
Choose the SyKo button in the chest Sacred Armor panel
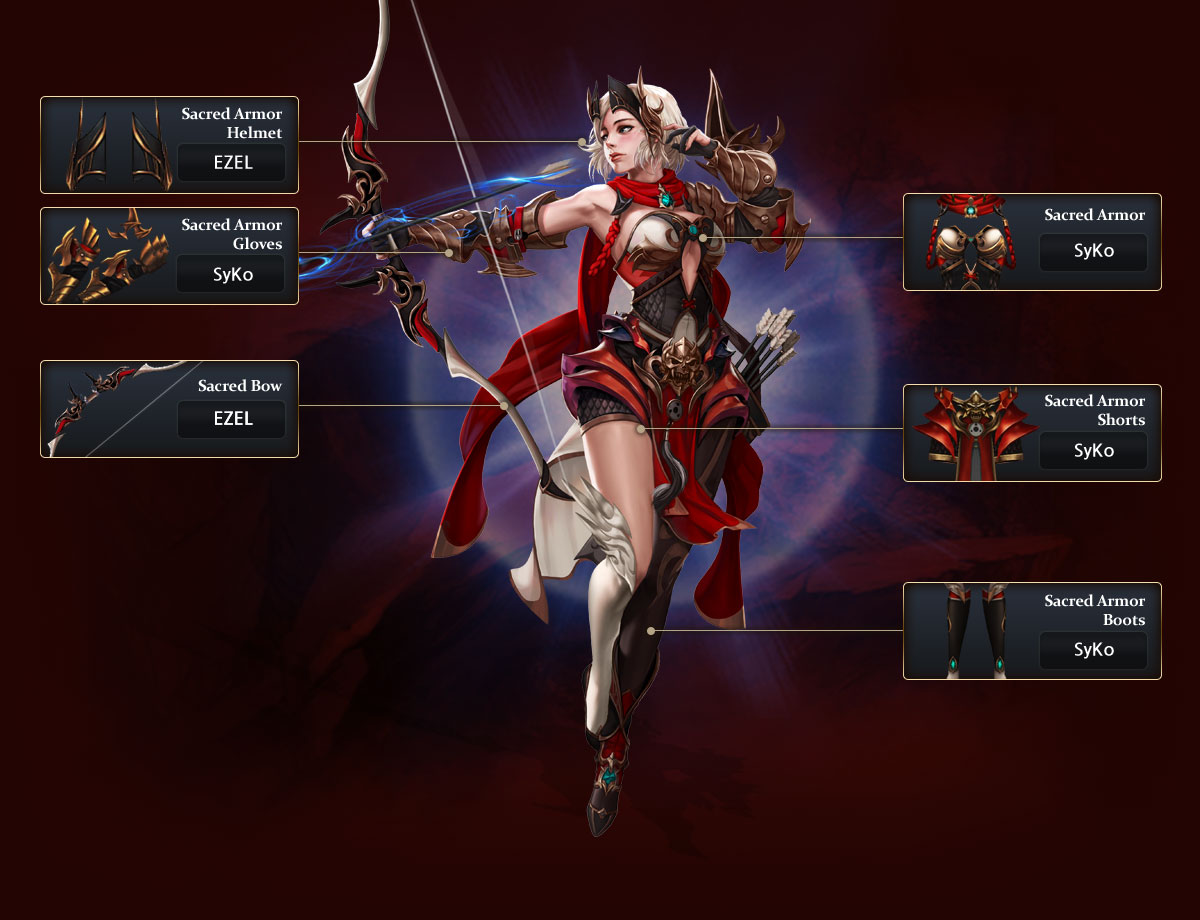[x=1093, y=252]
